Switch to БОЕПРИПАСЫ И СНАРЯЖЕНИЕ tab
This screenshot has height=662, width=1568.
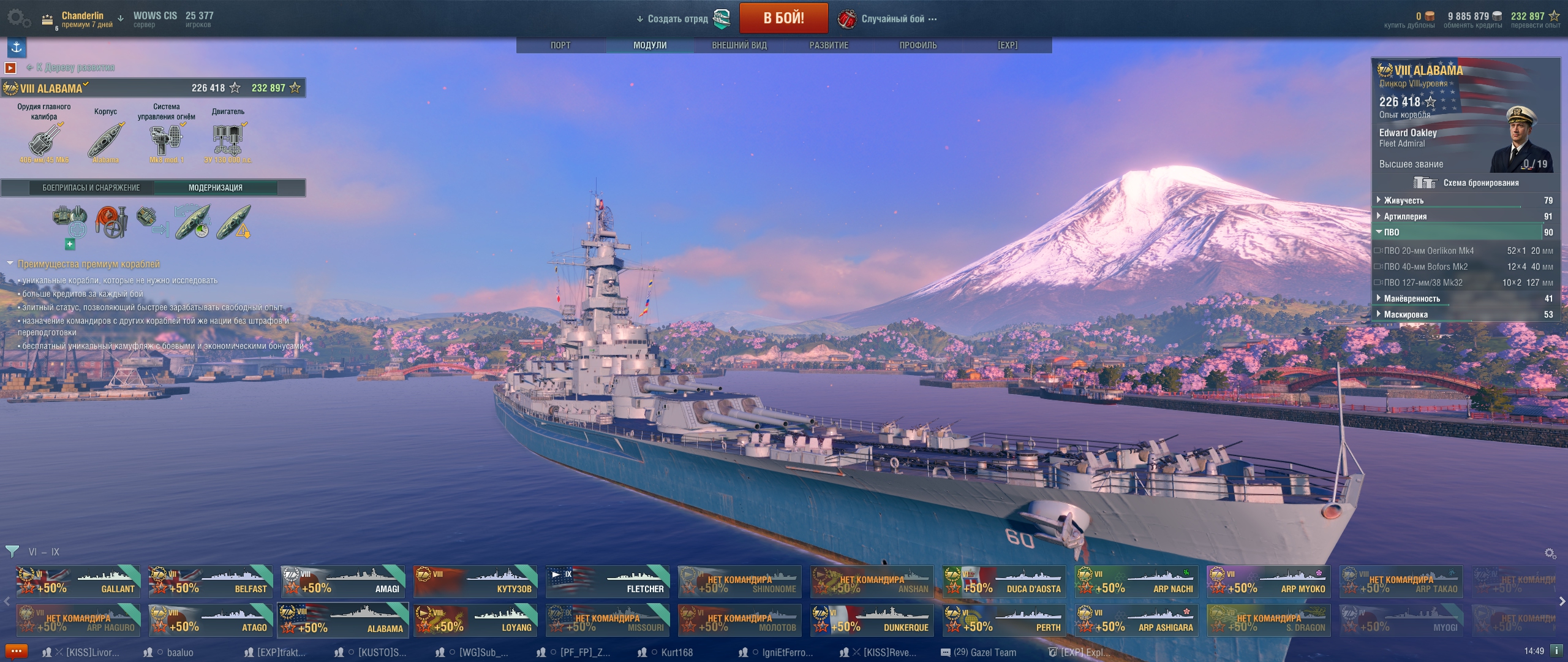[91, 188]
